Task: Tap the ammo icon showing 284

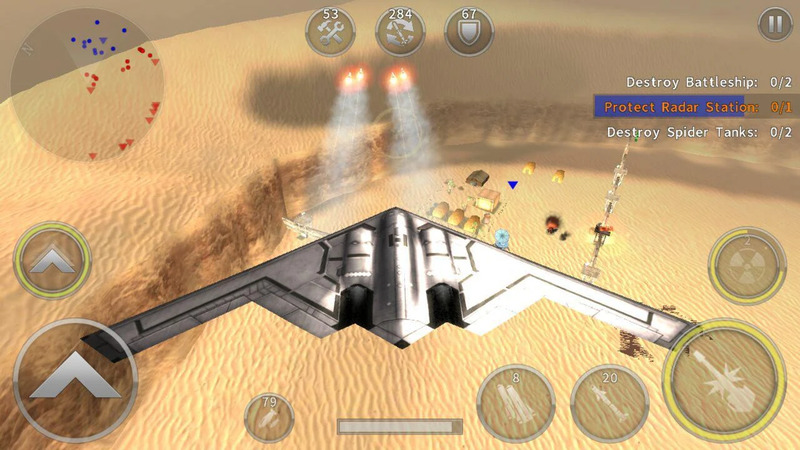Action: pyautogui.click(x=399, y=32)
